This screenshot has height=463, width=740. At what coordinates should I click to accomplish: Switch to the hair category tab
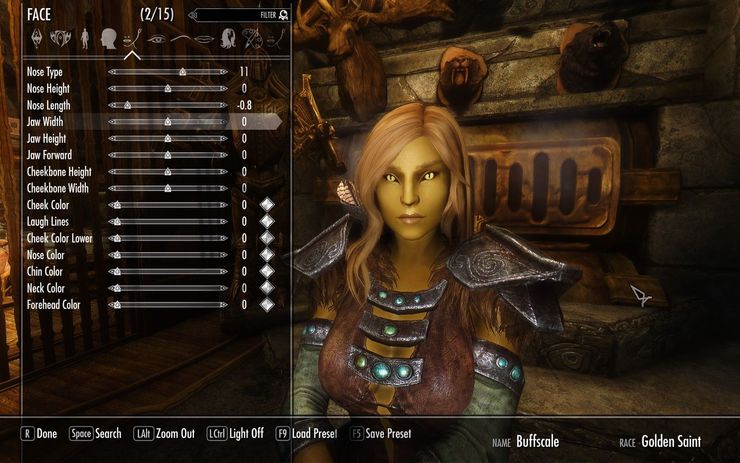pyautogui.click(x=228, y=38)
